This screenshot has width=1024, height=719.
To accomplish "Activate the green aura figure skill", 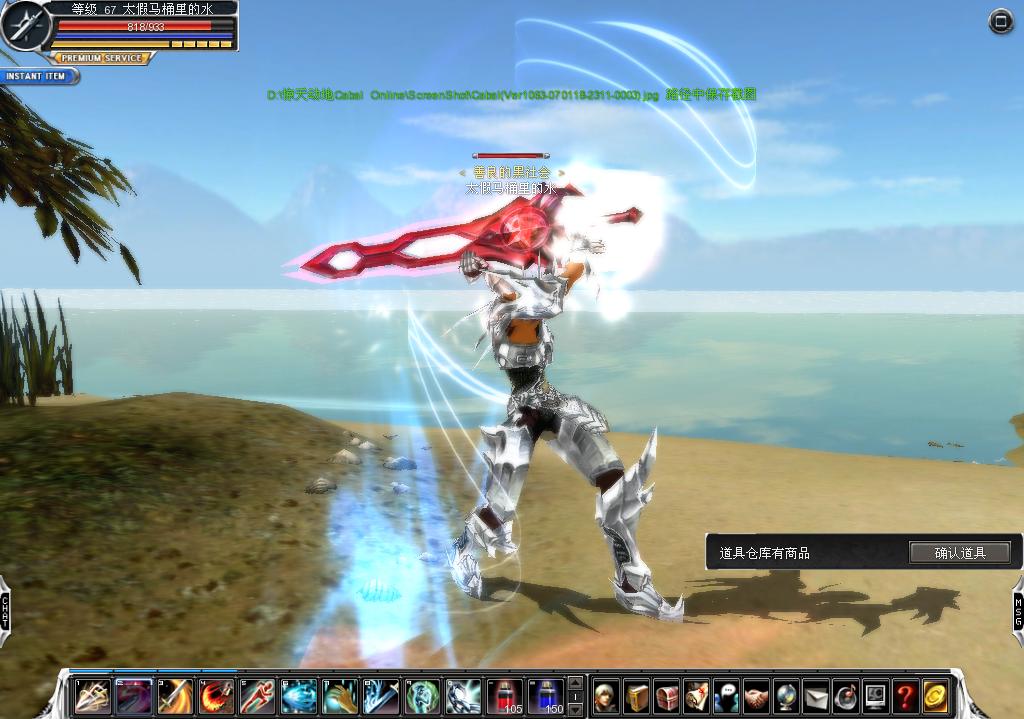I will tap(422, 695).
